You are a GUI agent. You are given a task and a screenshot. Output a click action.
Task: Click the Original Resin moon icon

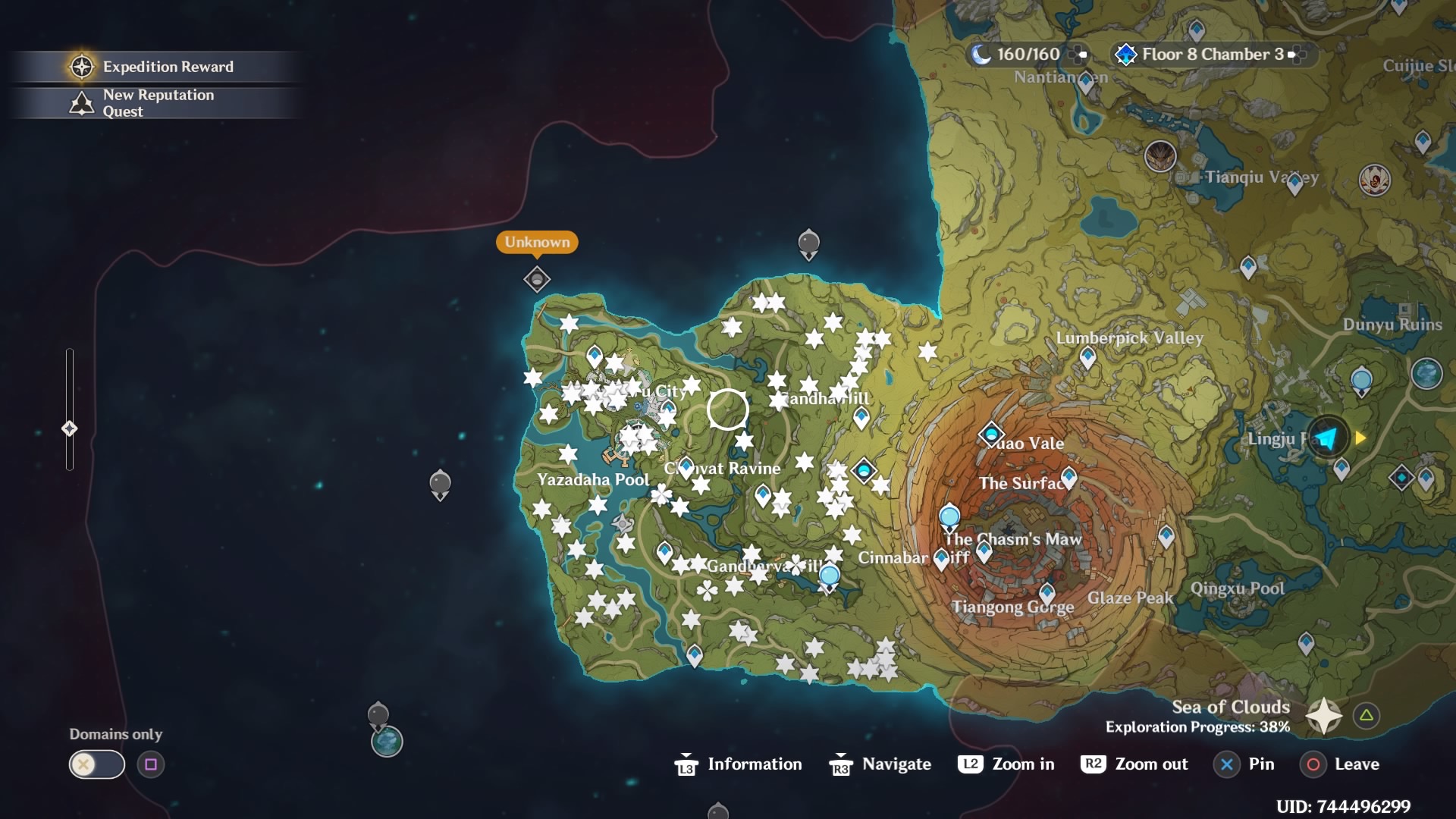(x=982, y=54)
